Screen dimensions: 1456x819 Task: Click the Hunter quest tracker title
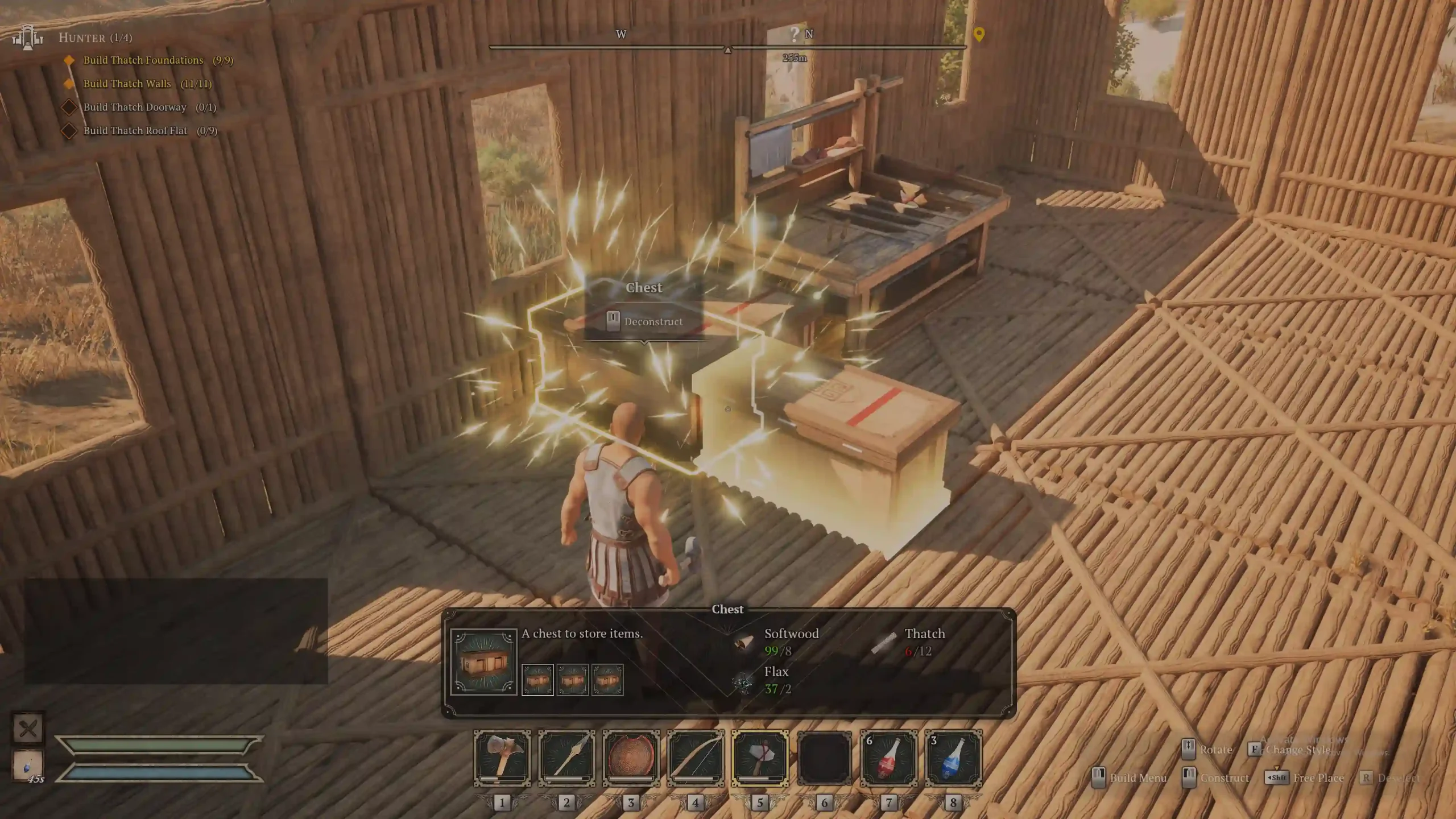click(x=95, y=38)
